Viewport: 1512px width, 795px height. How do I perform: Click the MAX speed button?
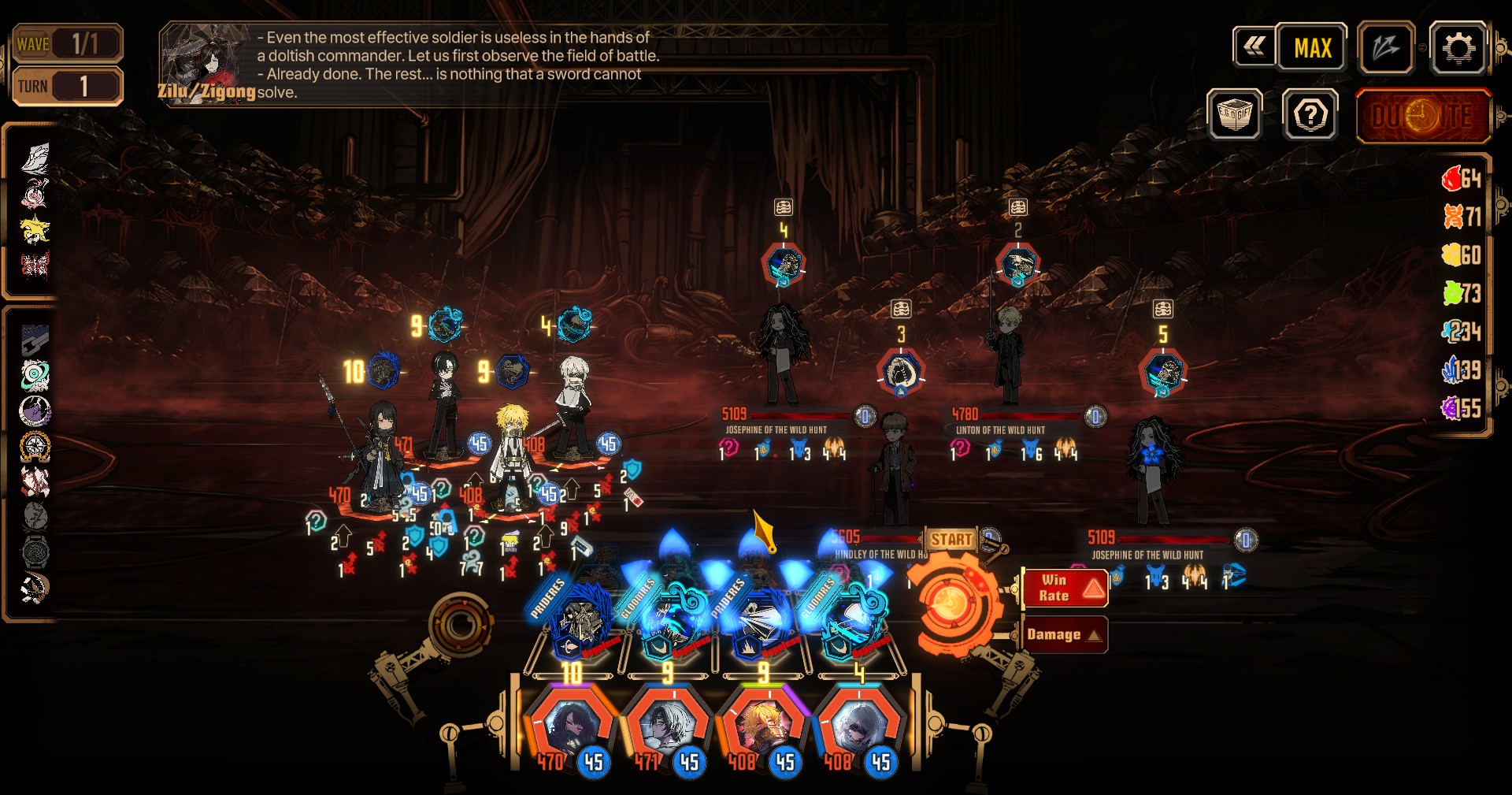(1312, 49)
